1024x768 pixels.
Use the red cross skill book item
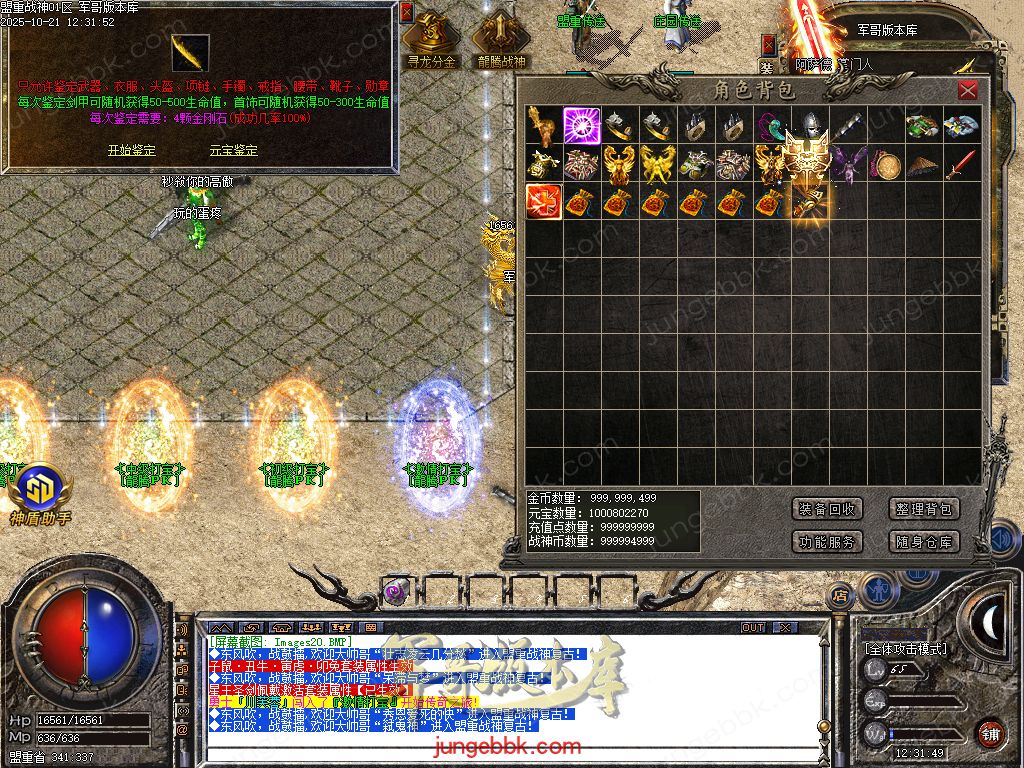pyautogui.click(x=543, y=202)
